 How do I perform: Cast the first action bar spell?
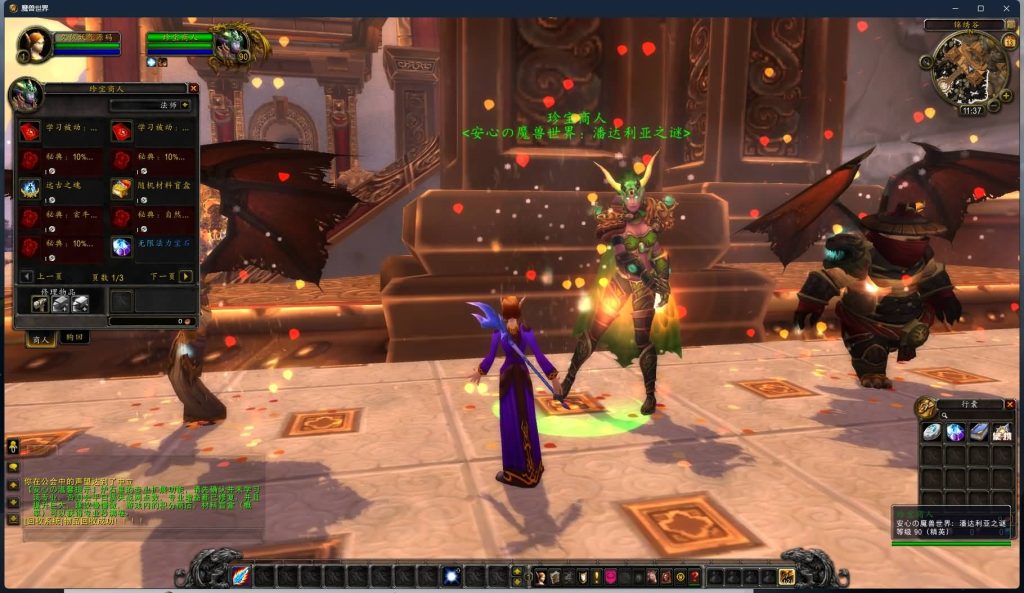(241, 576)
